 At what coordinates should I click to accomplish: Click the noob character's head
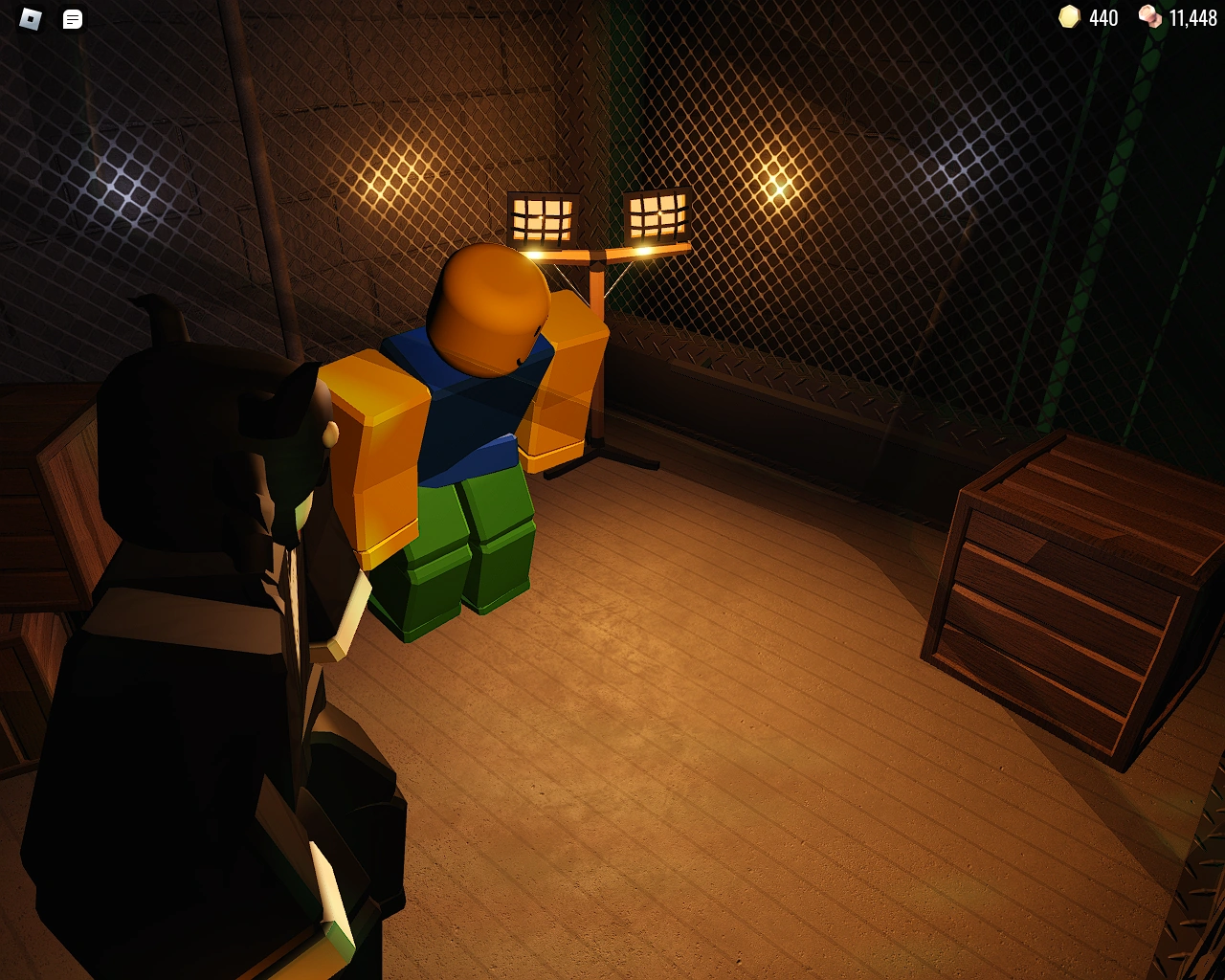pos(488,306)
